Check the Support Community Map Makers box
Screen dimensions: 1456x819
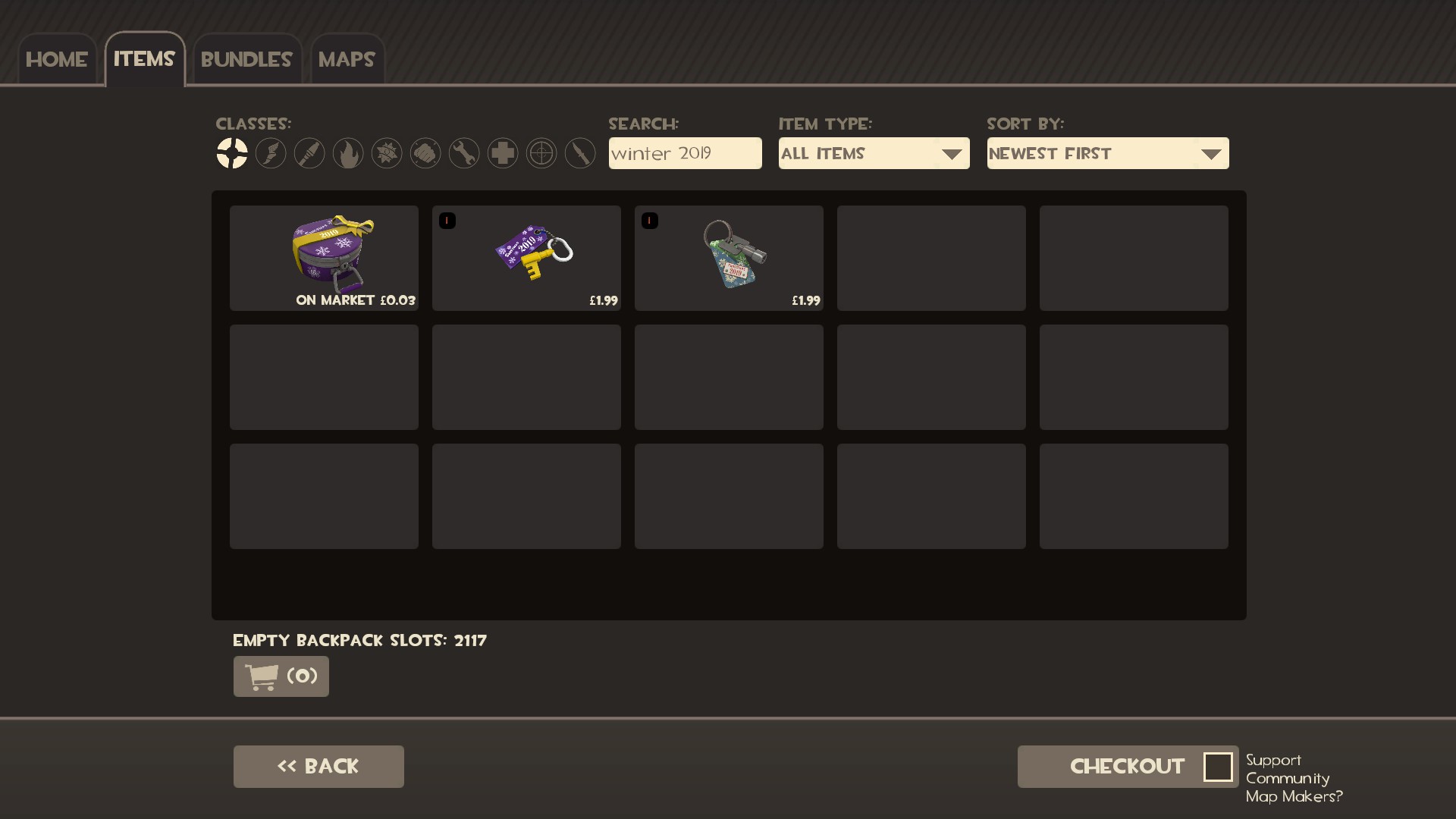1219,767
